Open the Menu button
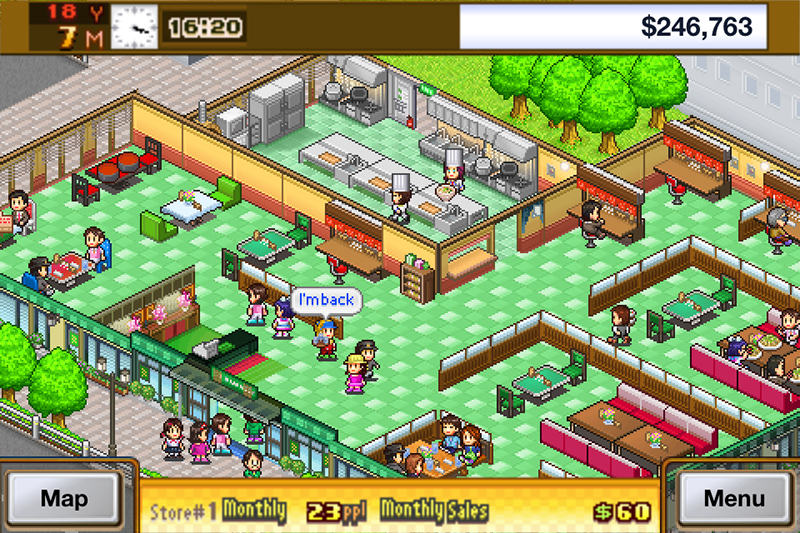This screenshot has height=533, width=800. coord(734,498)
